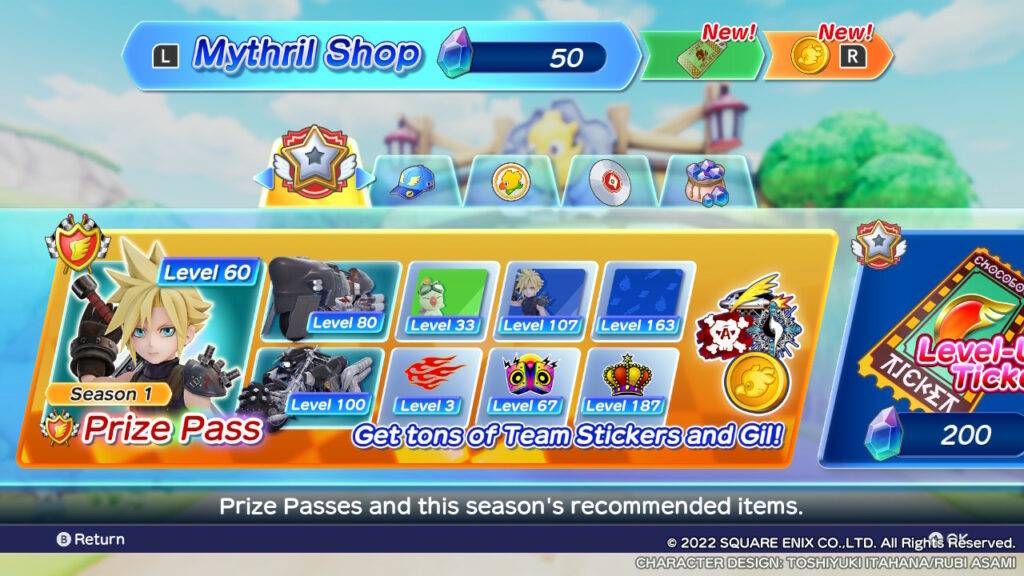The width and height of the screenshot is (1024, 576).
Task: Select the Mythril Shop header tab
Action: [x=380, y=57]
